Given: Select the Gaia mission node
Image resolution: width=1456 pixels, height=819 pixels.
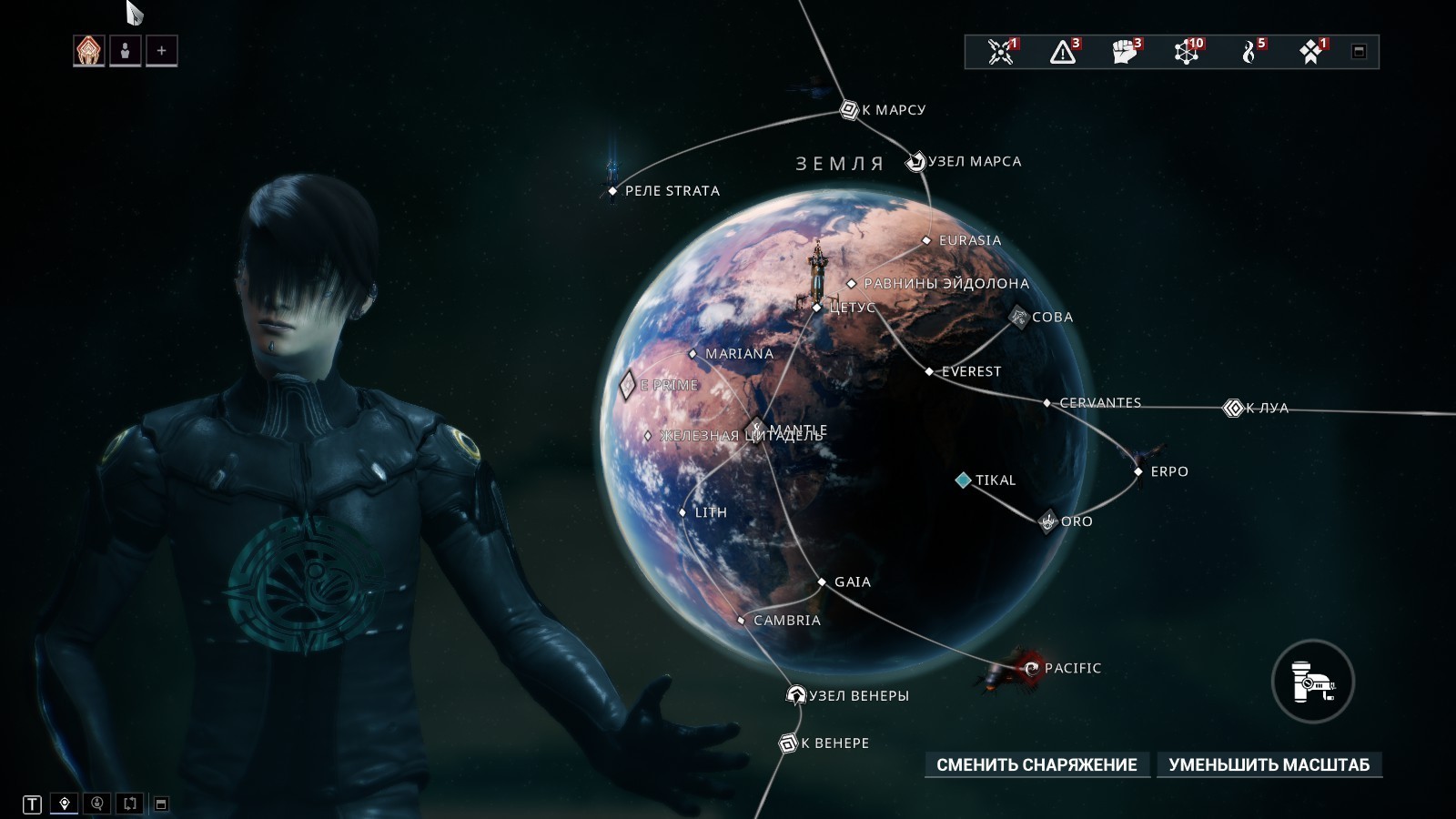Looking at the screenshot, I should tap(822, 582).
